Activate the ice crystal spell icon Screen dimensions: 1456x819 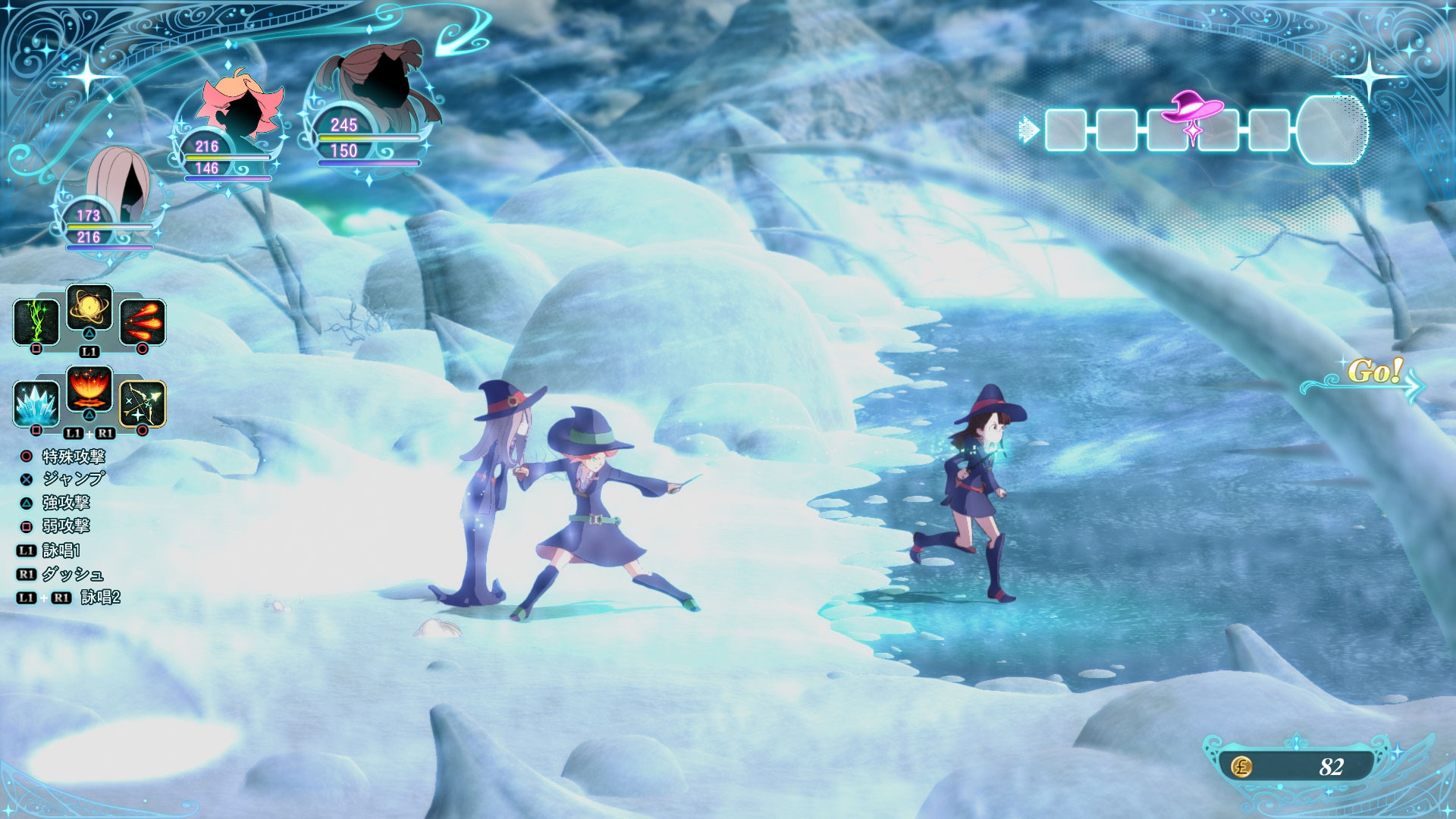(x=36, y=403)
